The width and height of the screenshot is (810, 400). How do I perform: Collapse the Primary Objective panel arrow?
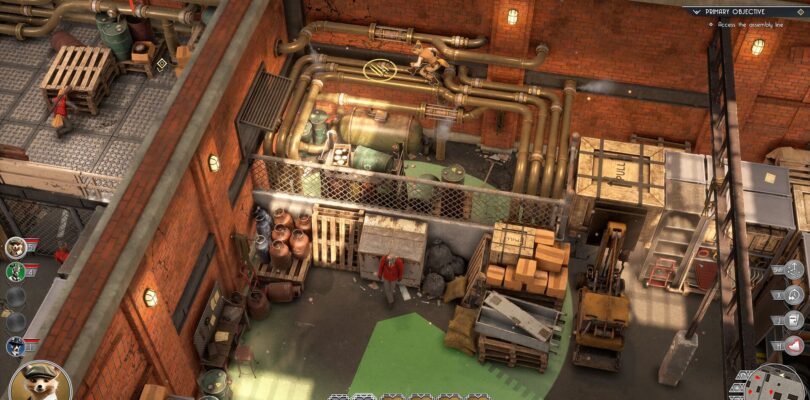point(697,10)
